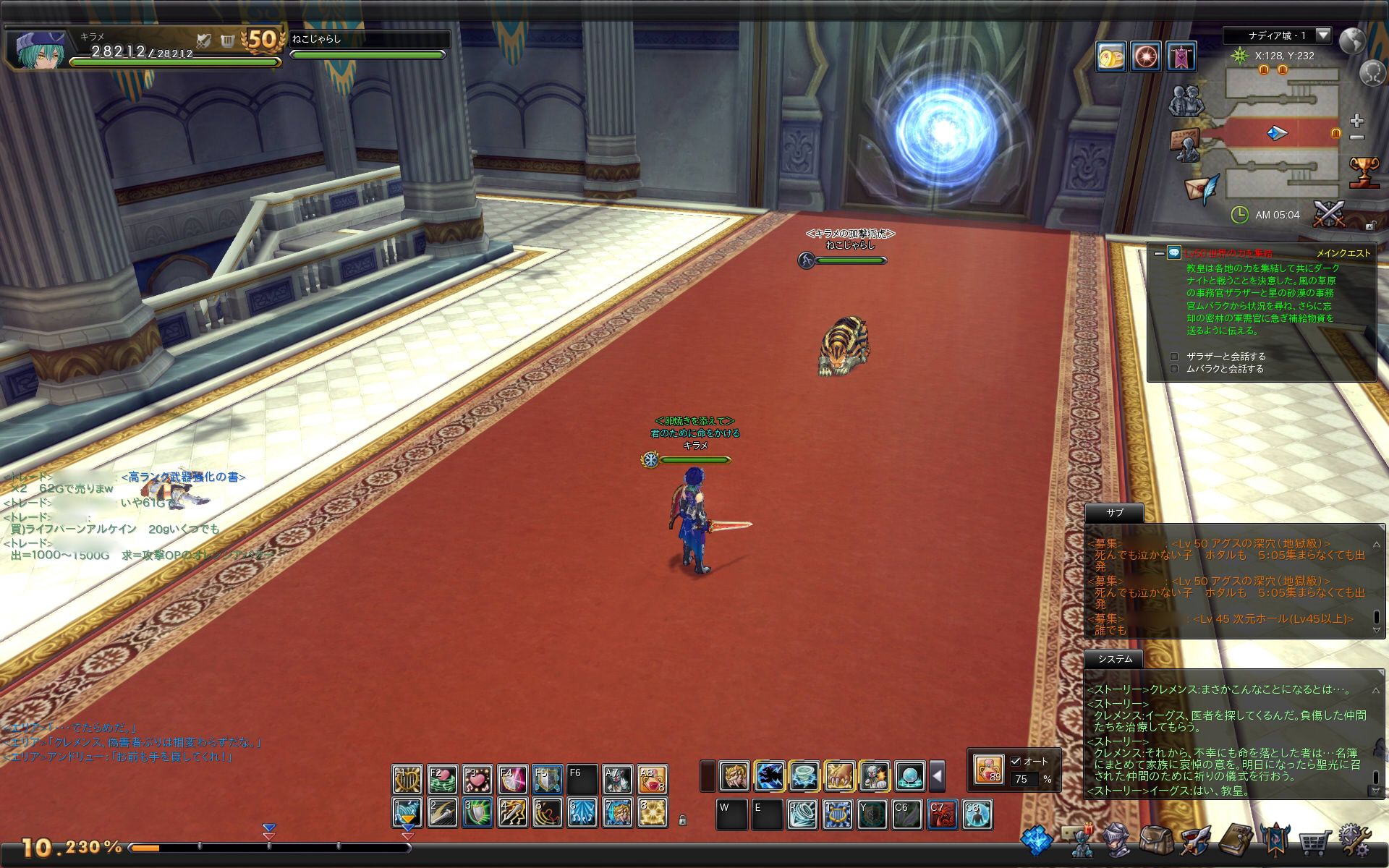
Task: Click the arrow beside the pet skill bar
Action: (937, 777)
